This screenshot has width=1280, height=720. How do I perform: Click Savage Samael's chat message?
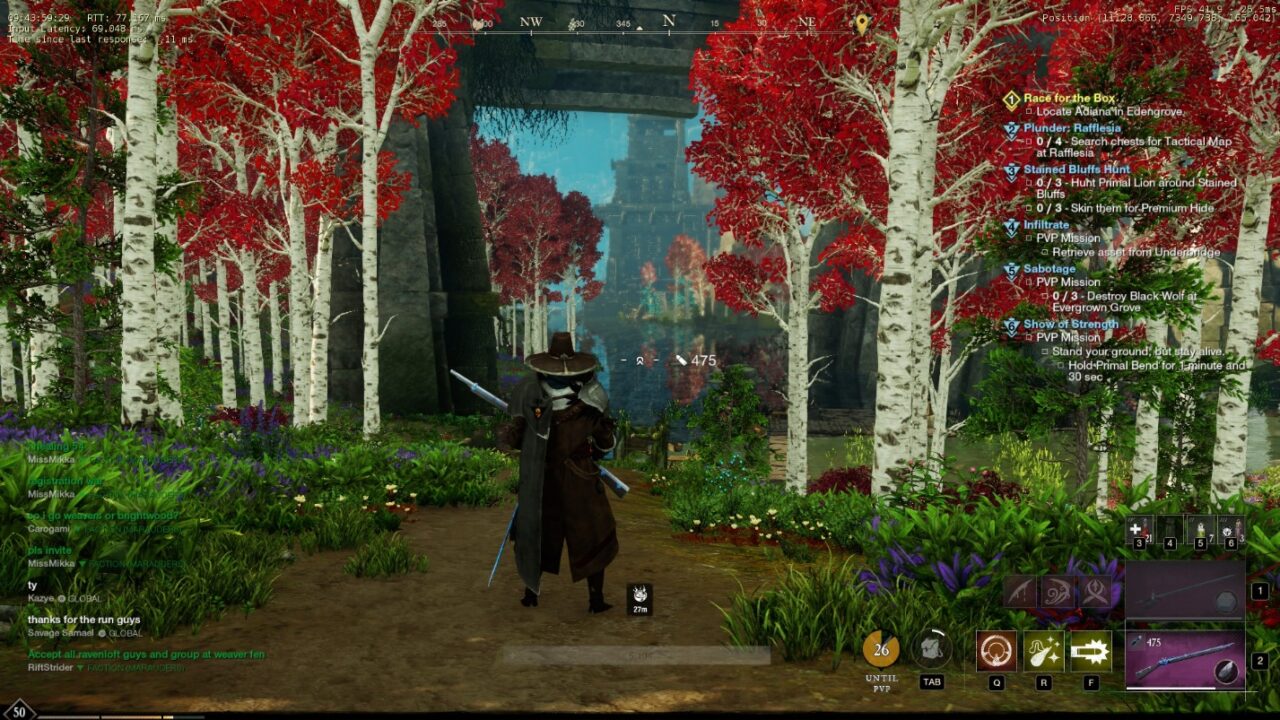tap(84, 620)
